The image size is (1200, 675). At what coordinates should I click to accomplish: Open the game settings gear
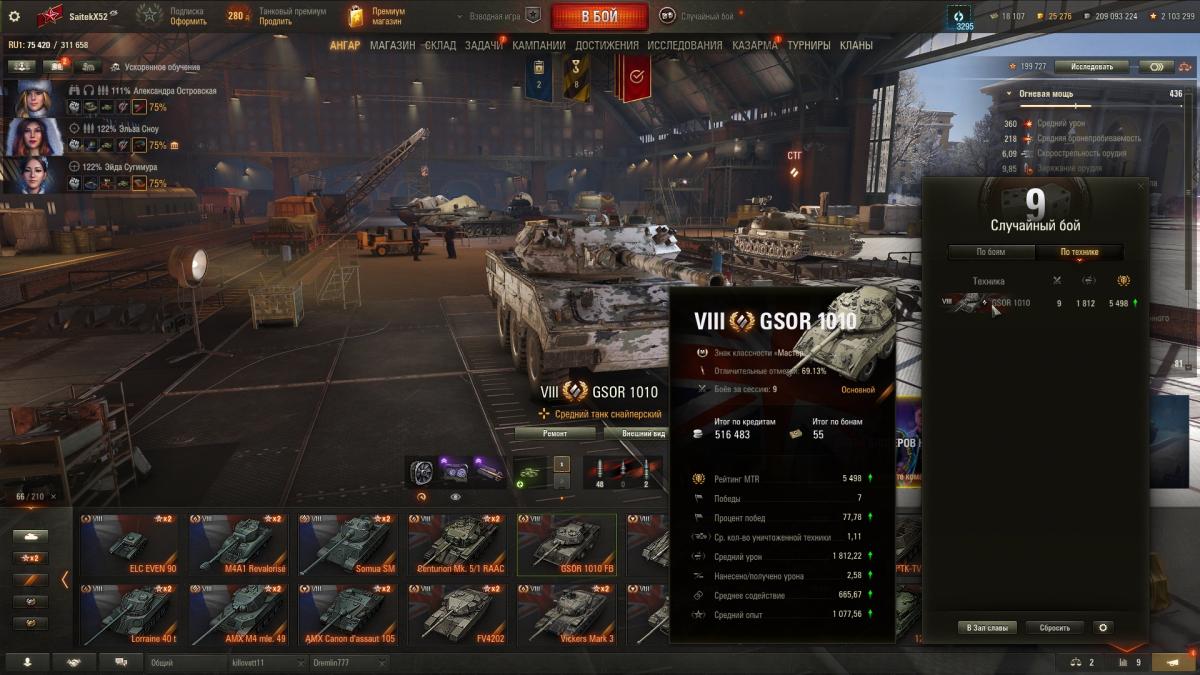[14, 16]
